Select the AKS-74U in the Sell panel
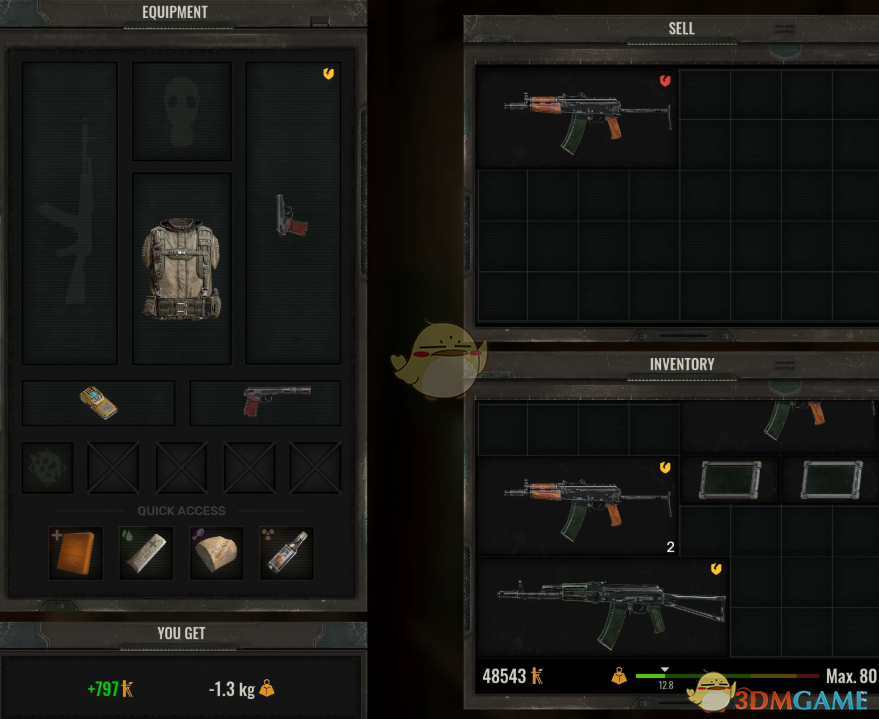Image resolution: width=879 pixels, height=719 pixels. 576,117
